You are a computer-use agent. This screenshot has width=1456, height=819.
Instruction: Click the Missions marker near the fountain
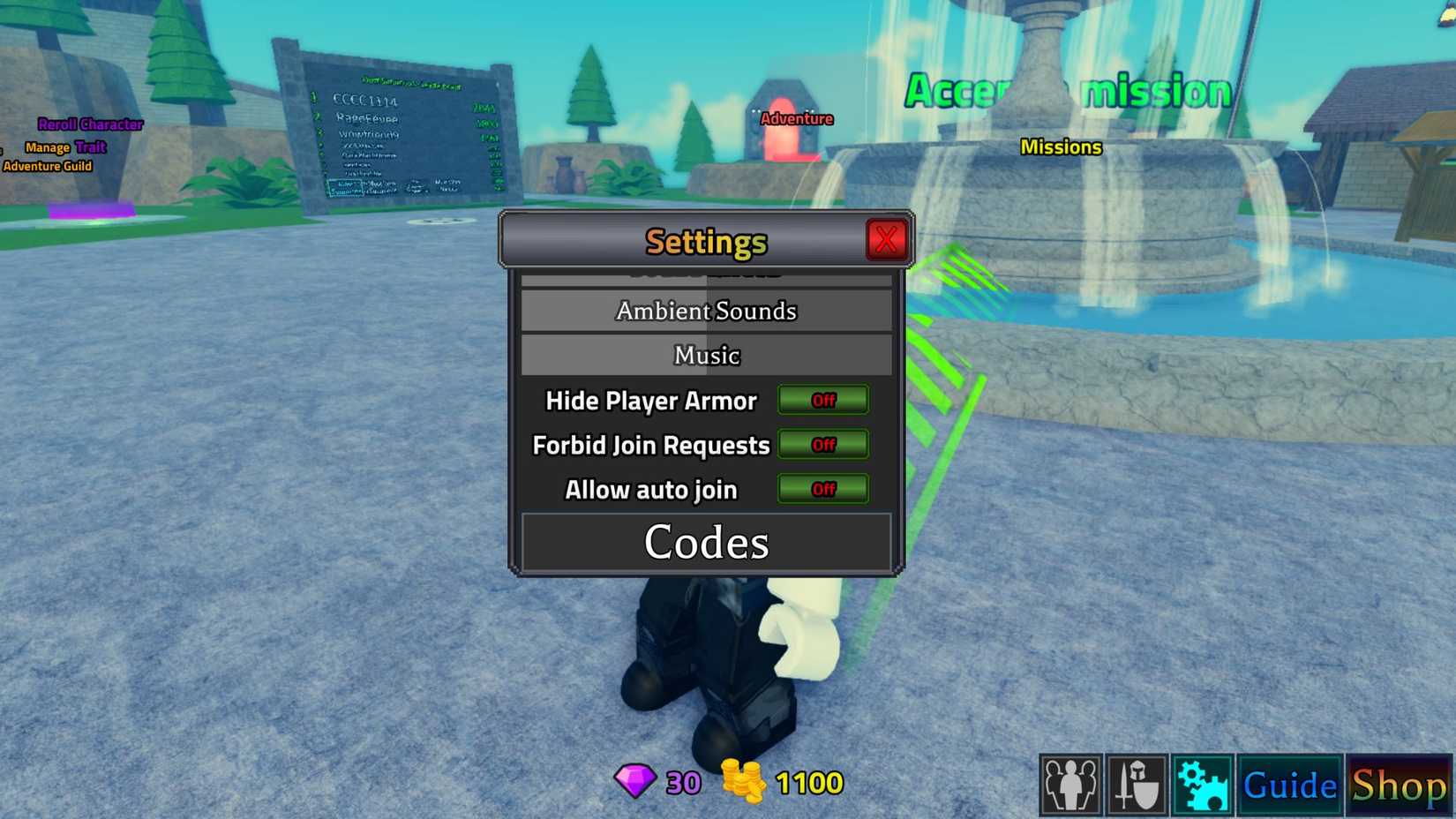coord(1061,147)
